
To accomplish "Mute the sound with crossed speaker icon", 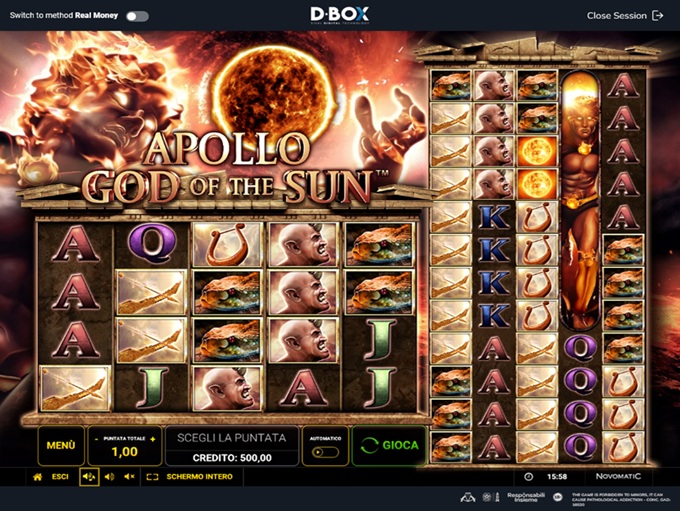I will (129, 477).
